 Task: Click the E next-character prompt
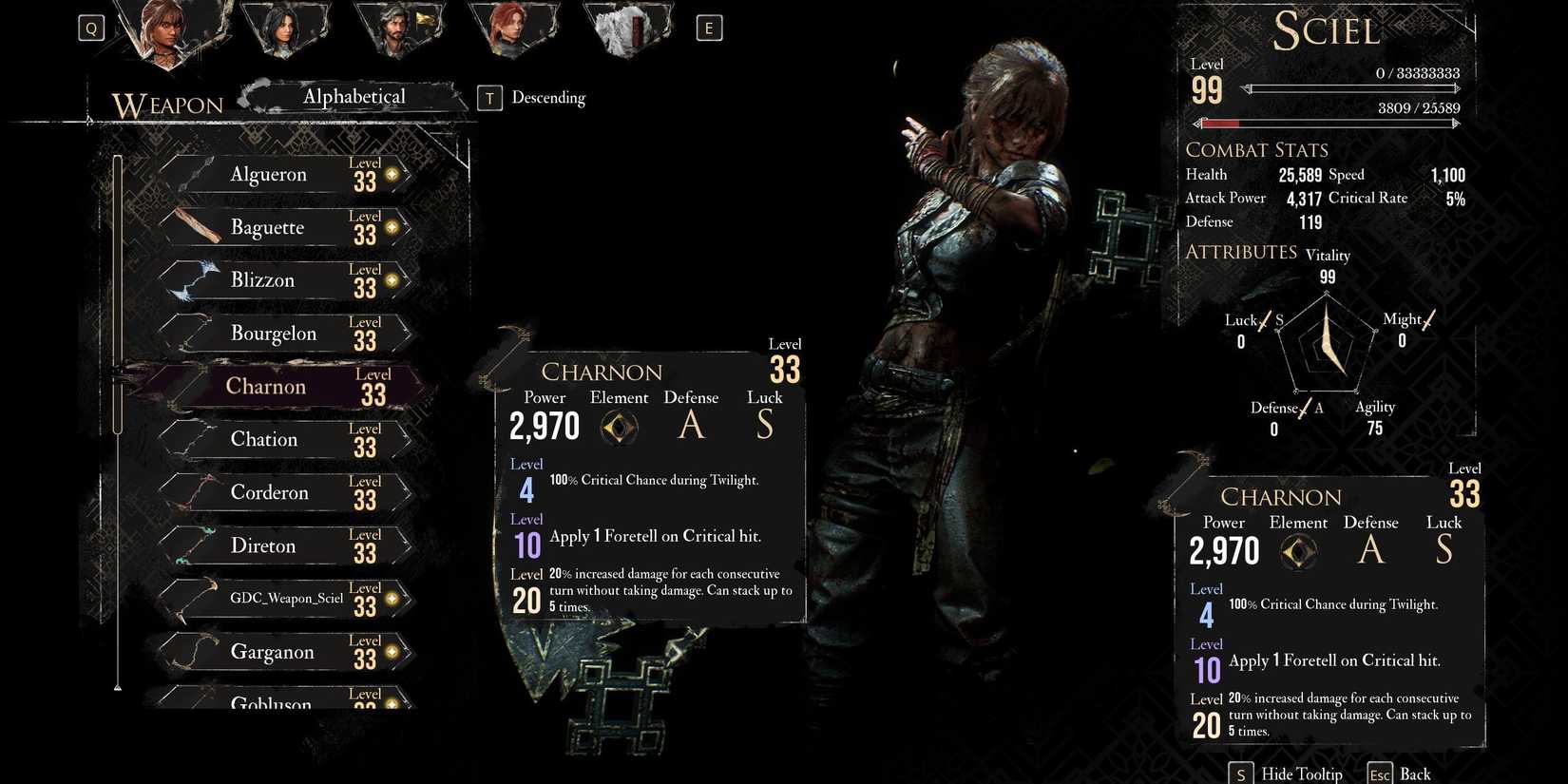[707, 28]
